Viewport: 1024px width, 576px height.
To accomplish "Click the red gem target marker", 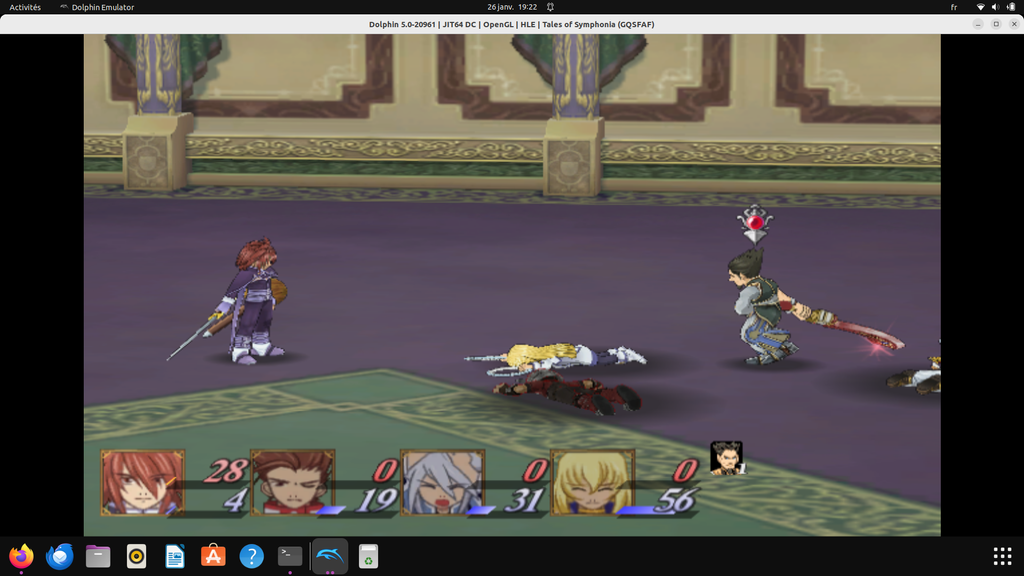I will click(756, 222).
